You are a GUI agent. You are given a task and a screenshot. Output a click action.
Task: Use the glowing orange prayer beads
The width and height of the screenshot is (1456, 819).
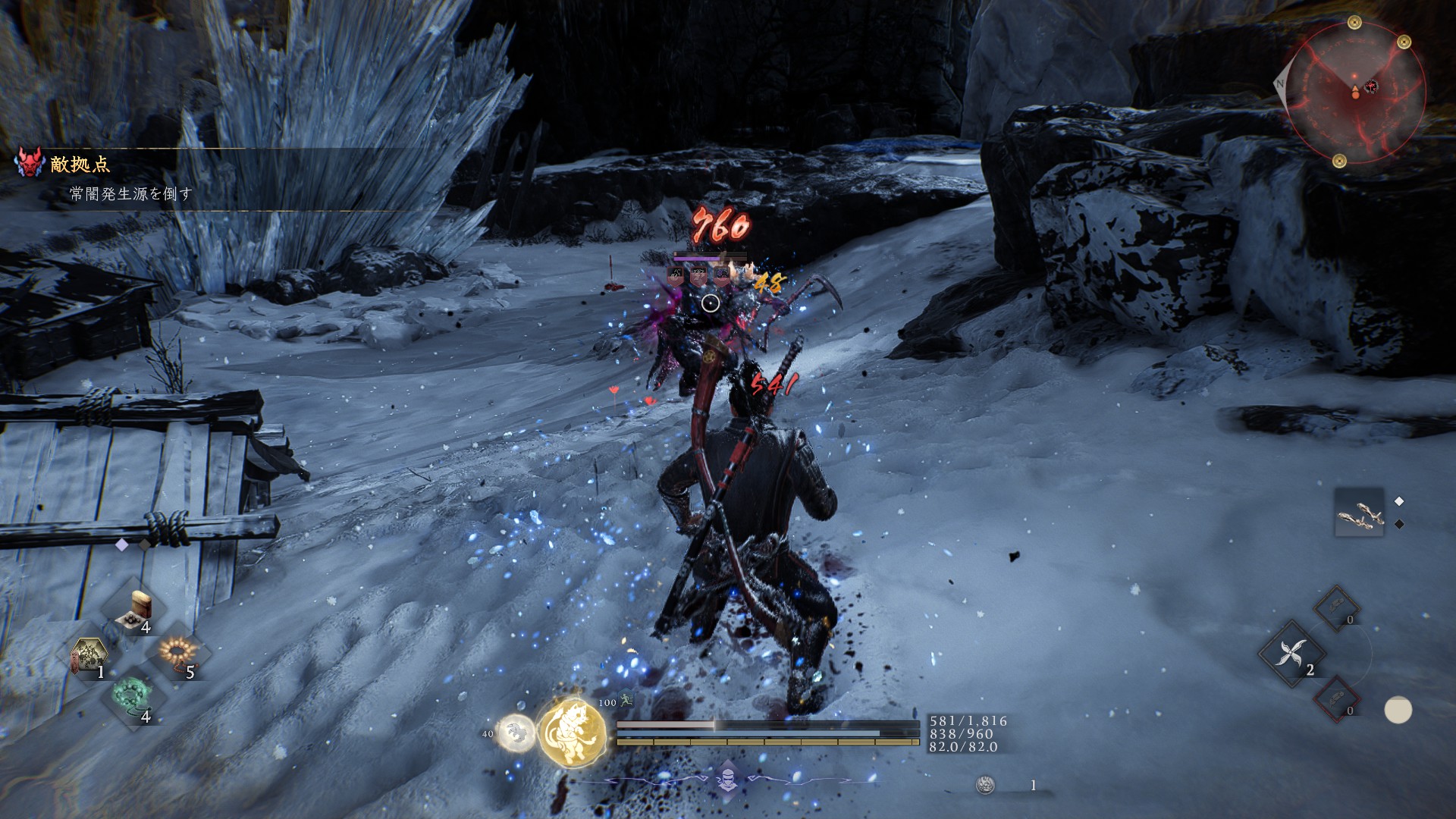tap(178, 652)
